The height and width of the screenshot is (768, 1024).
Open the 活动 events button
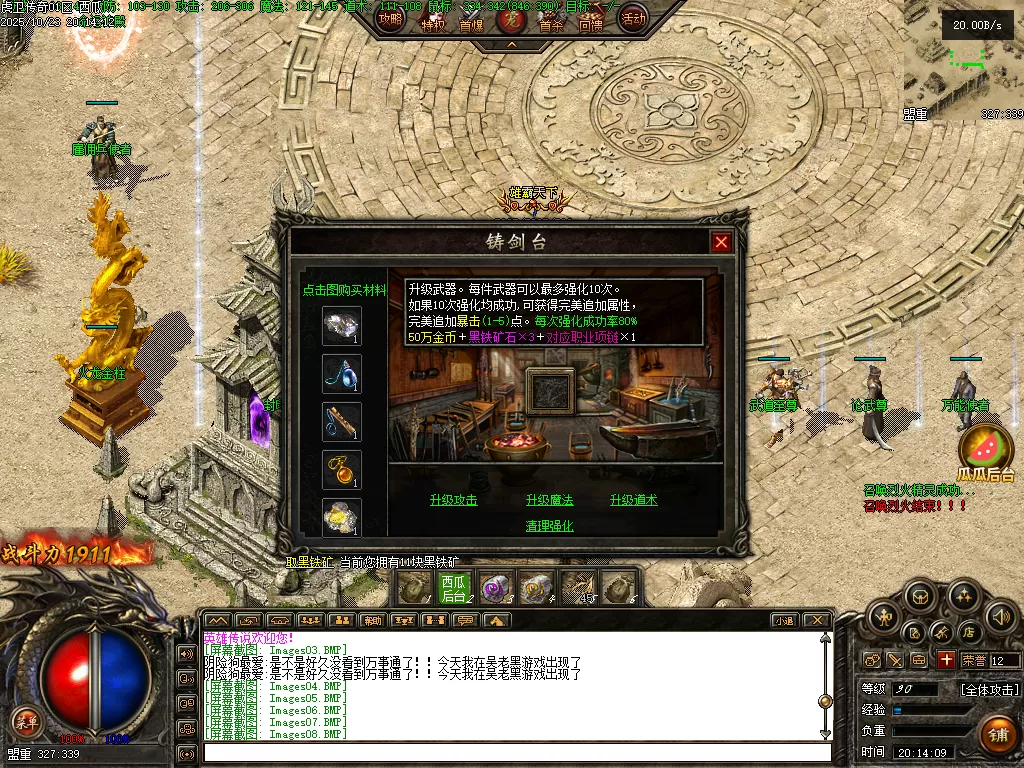[632, 18]
